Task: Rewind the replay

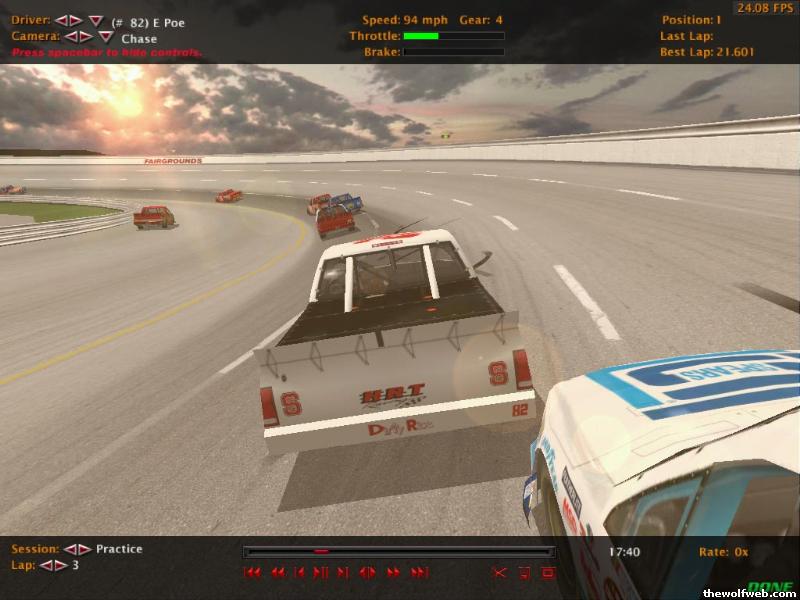Action: click(x=277, y=573)
